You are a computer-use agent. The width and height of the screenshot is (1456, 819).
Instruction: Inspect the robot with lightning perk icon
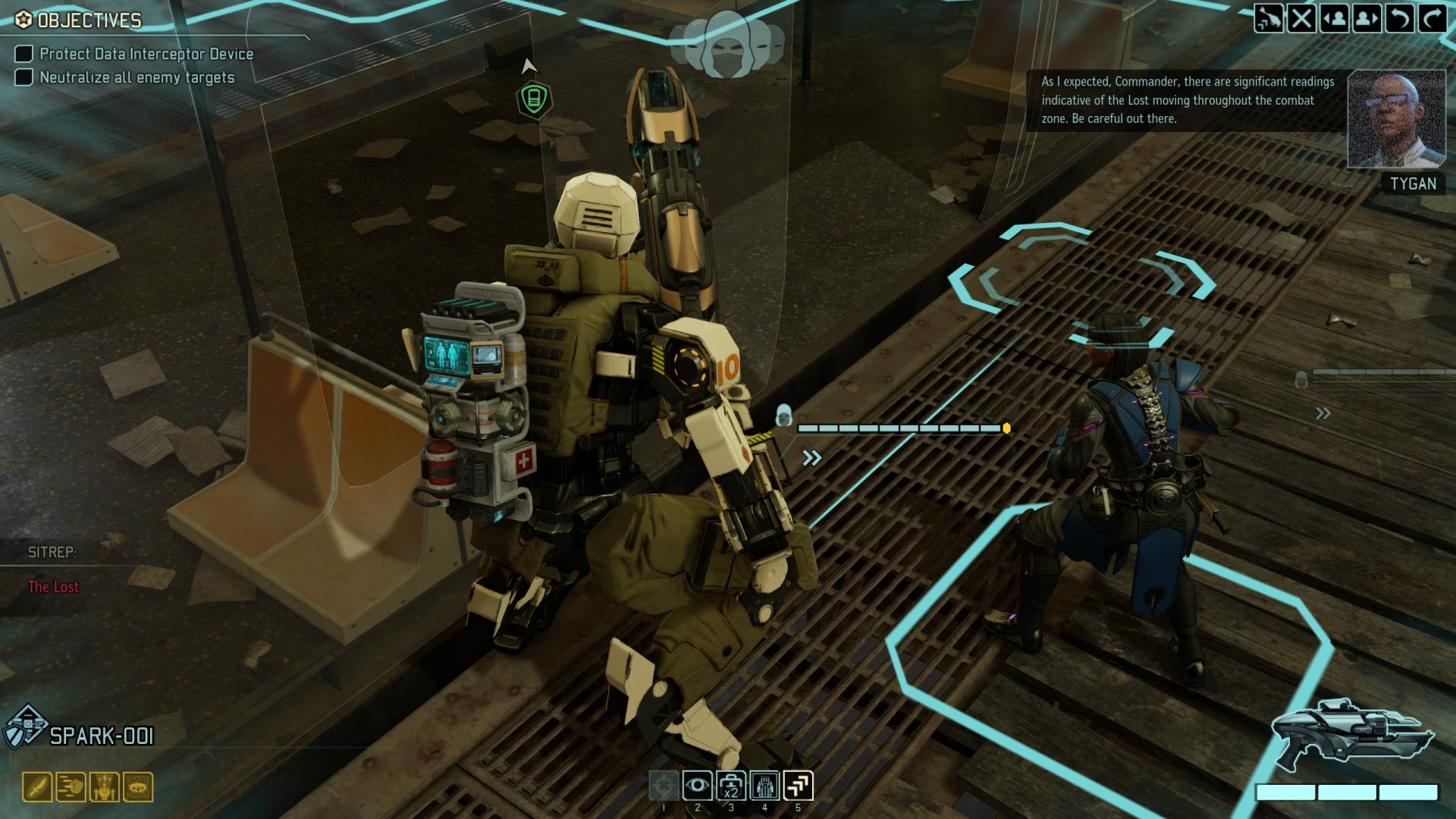coord(105,787)
